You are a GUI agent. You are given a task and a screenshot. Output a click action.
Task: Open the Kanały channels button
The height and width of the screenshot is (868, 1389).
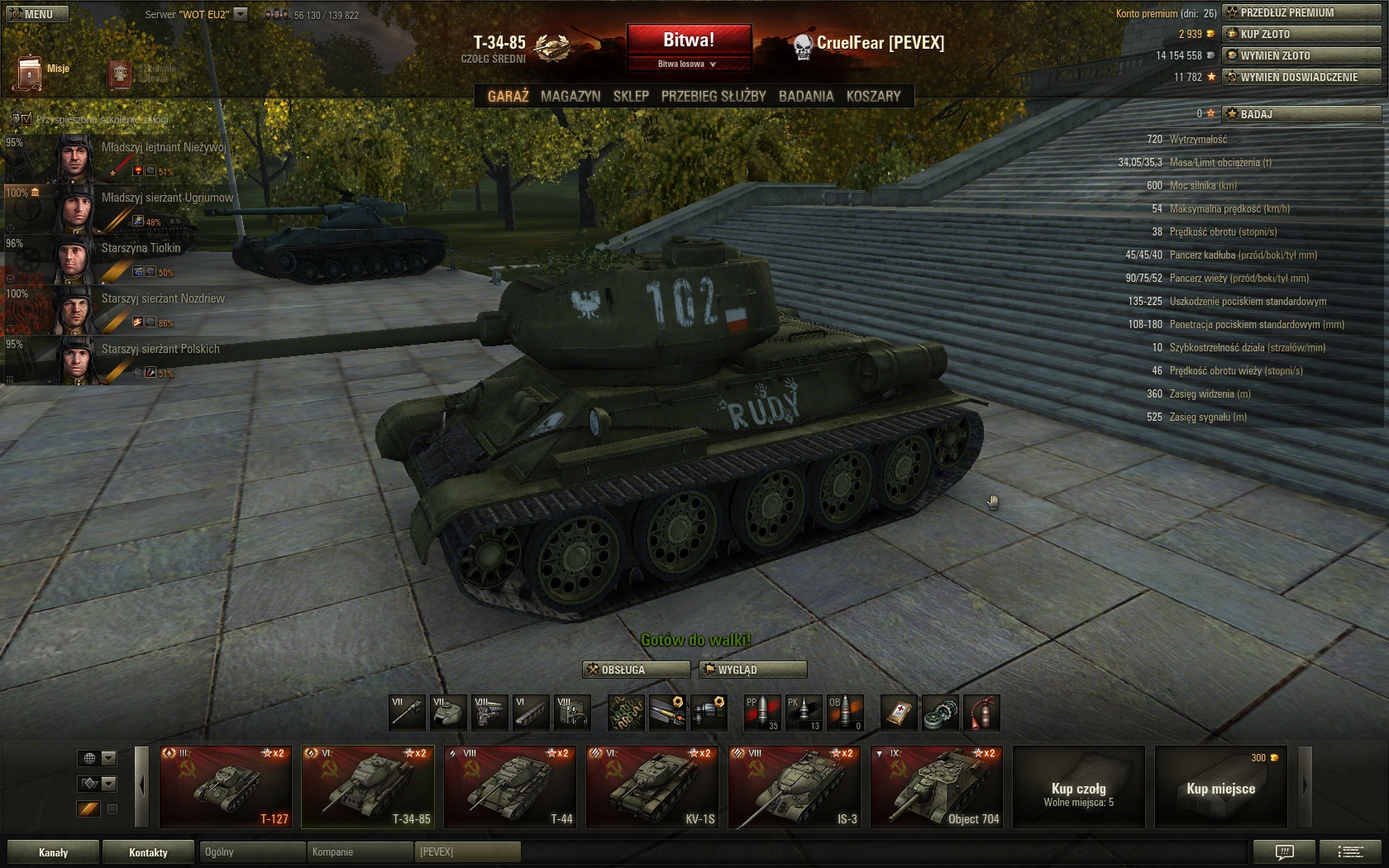[x=54, y=852]
